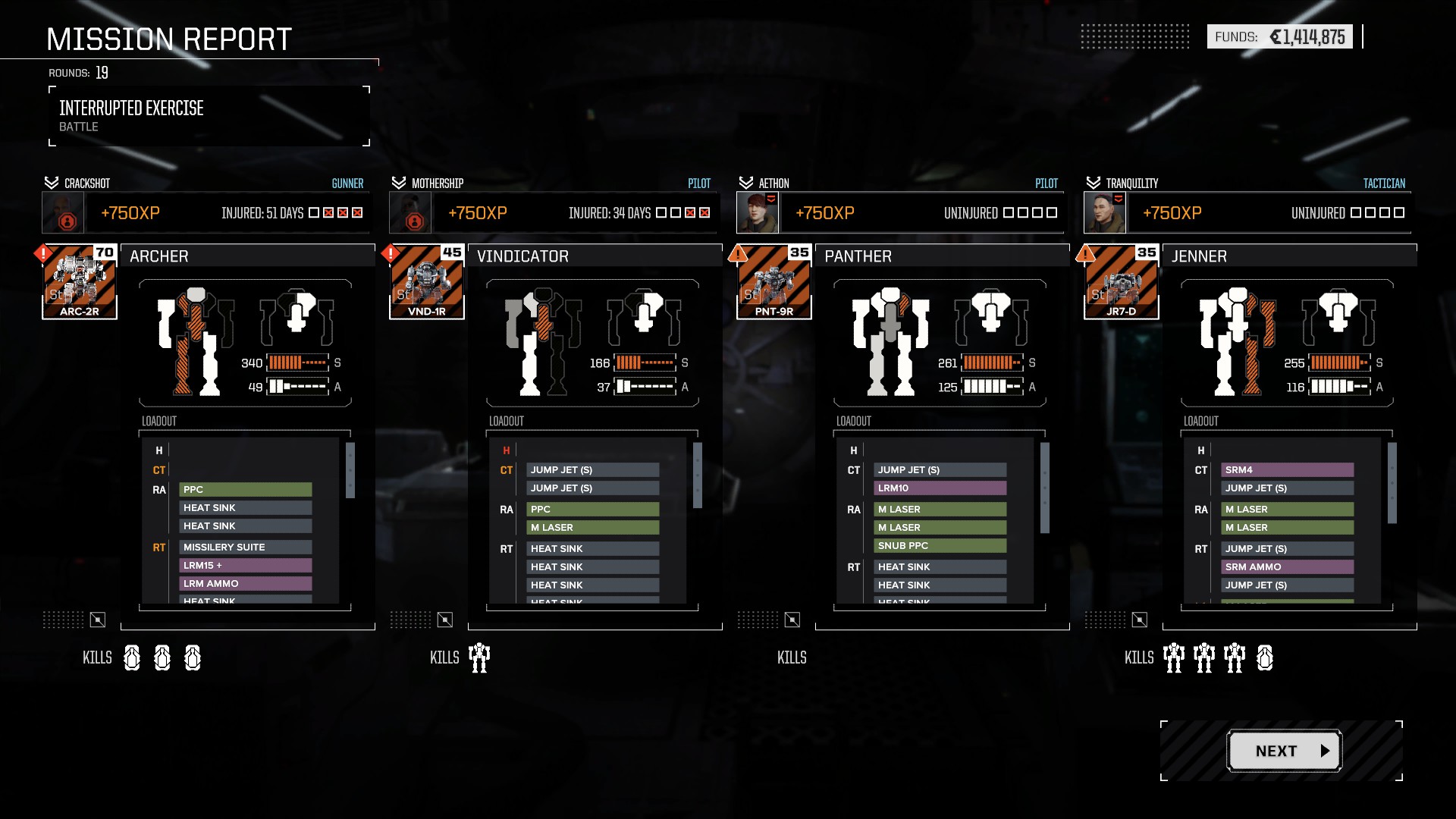Select the VND-1R Vindicator mech thumbnail
The width and height of the screenshot is (1456, 819).
[427, 282]
